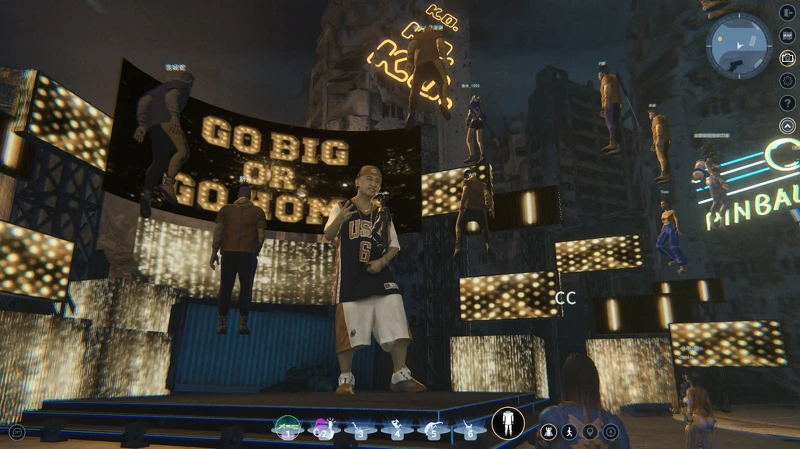800x449 pixels.
Task: Open the chat bubble icon
Action: [x=17, y=432]
